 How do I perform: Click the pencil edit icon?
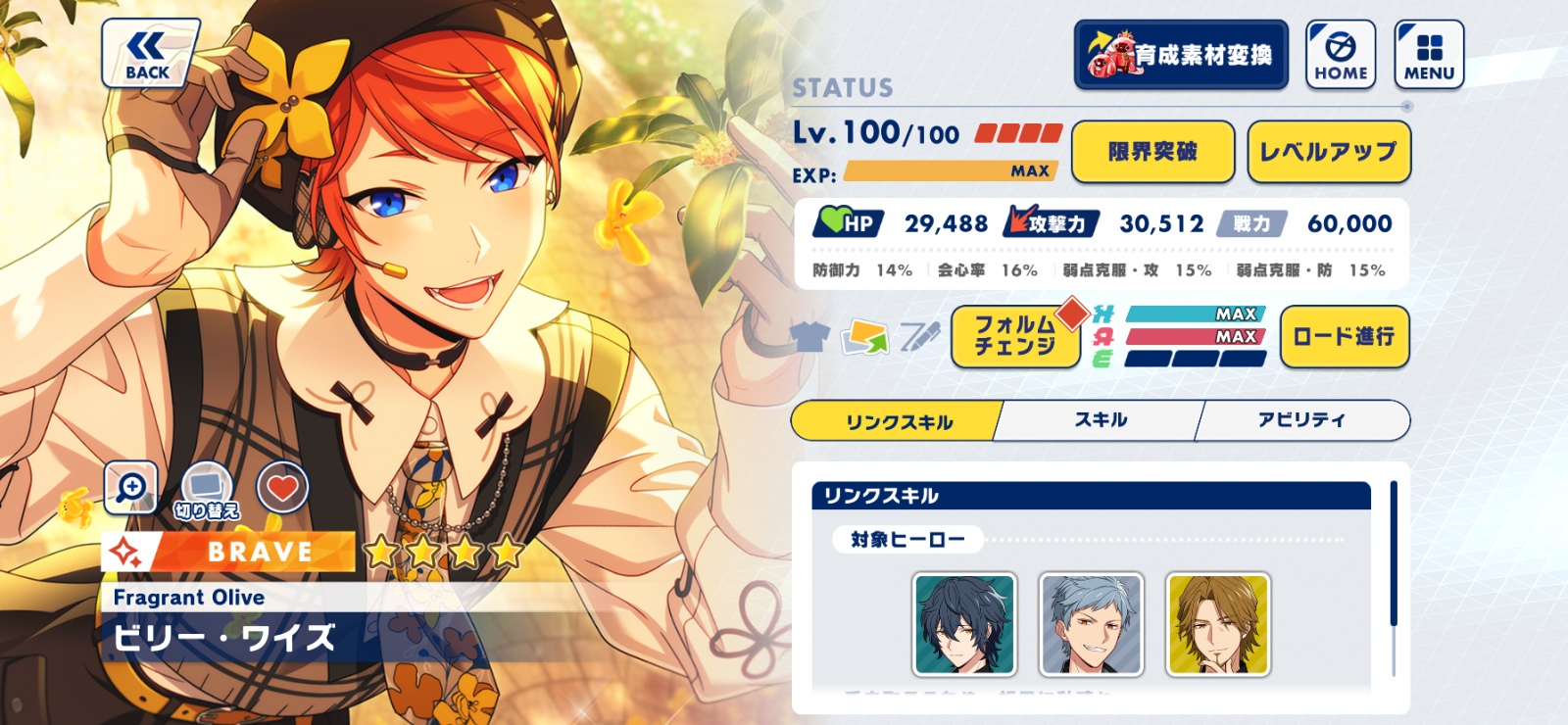[919, 337]
